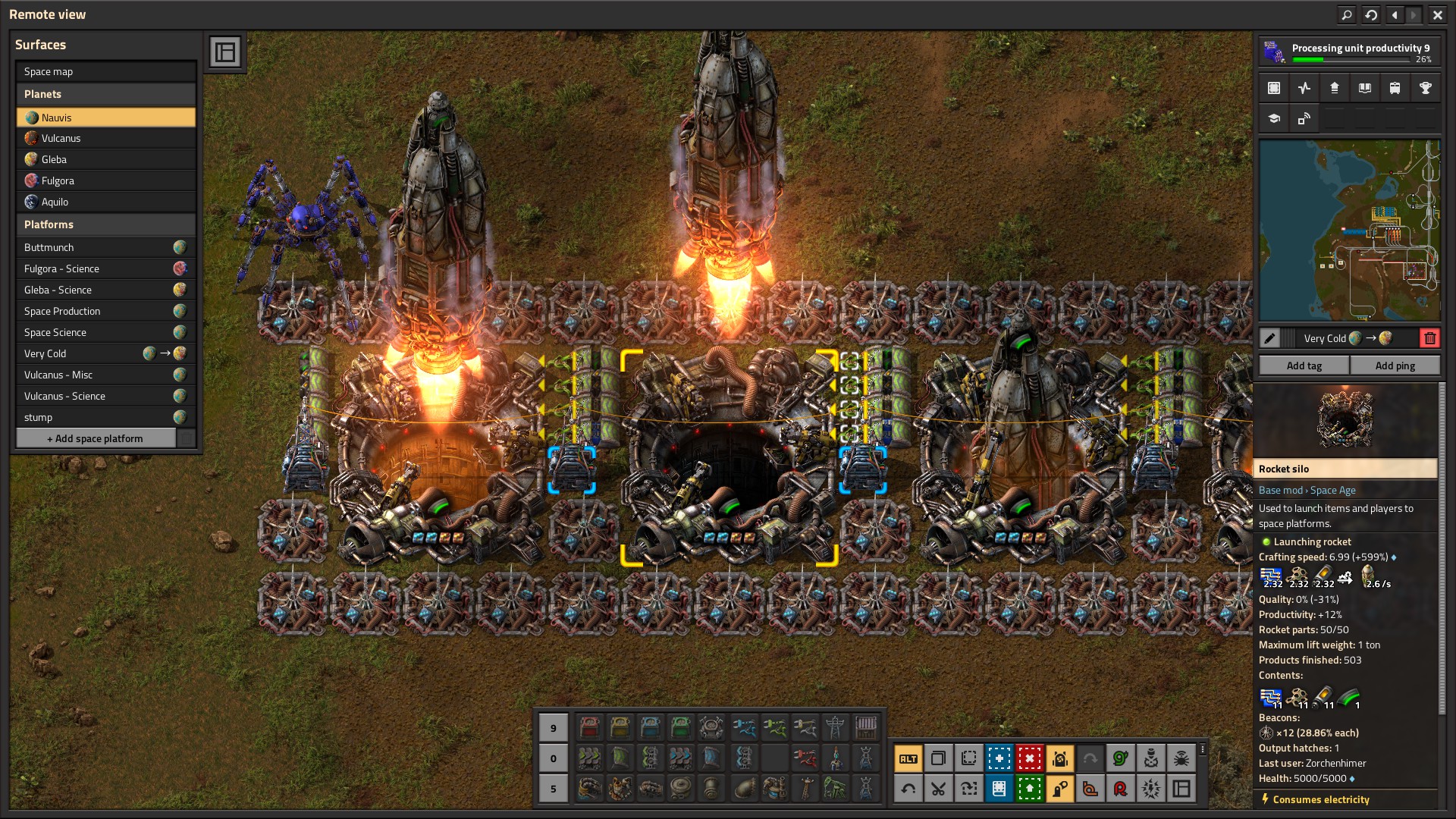Image resolution: width=1456 pixels, height=819 pixels.
Task: Toggle the ALT mode button
Action: (908, 758)
